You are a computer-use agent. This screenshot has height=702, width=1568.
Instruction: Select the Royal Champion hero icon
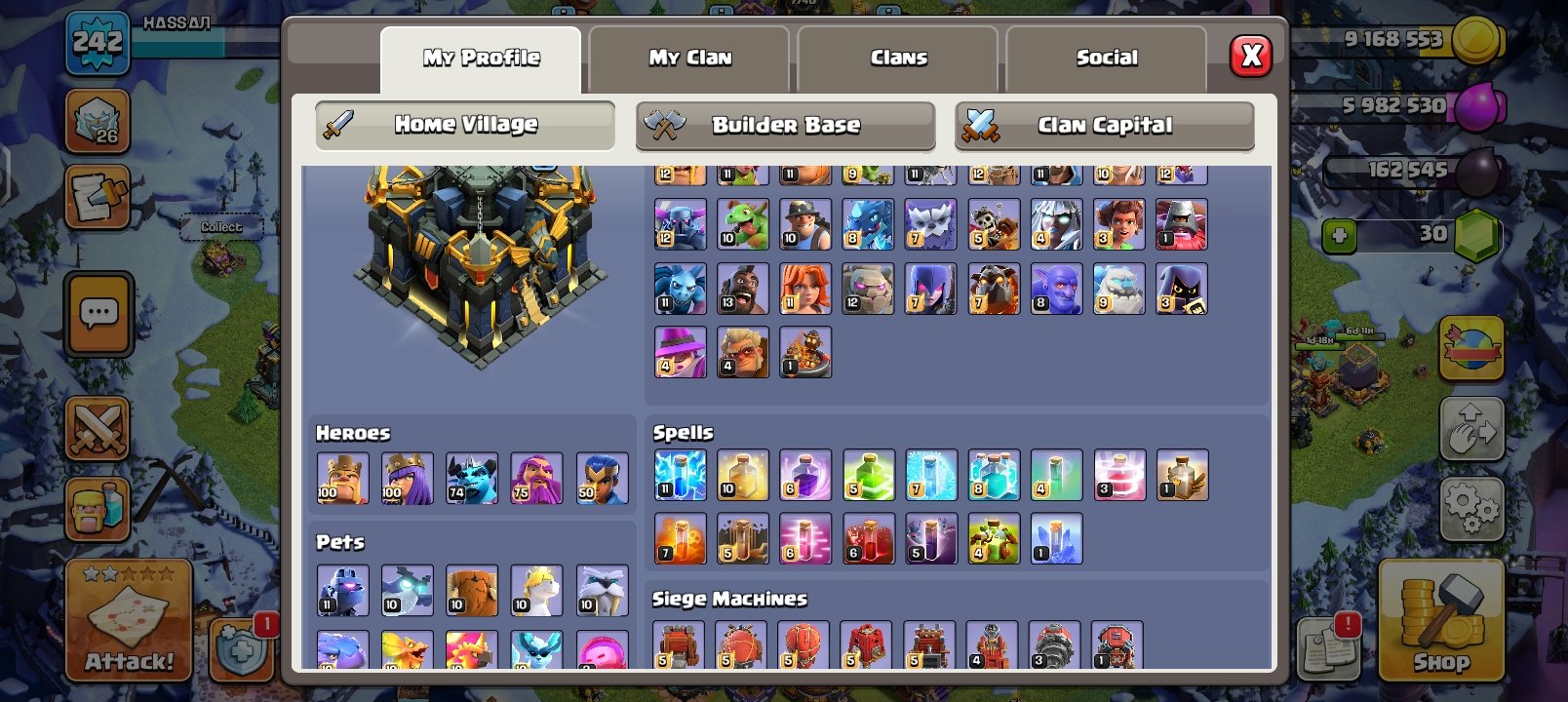pos(603,478)
